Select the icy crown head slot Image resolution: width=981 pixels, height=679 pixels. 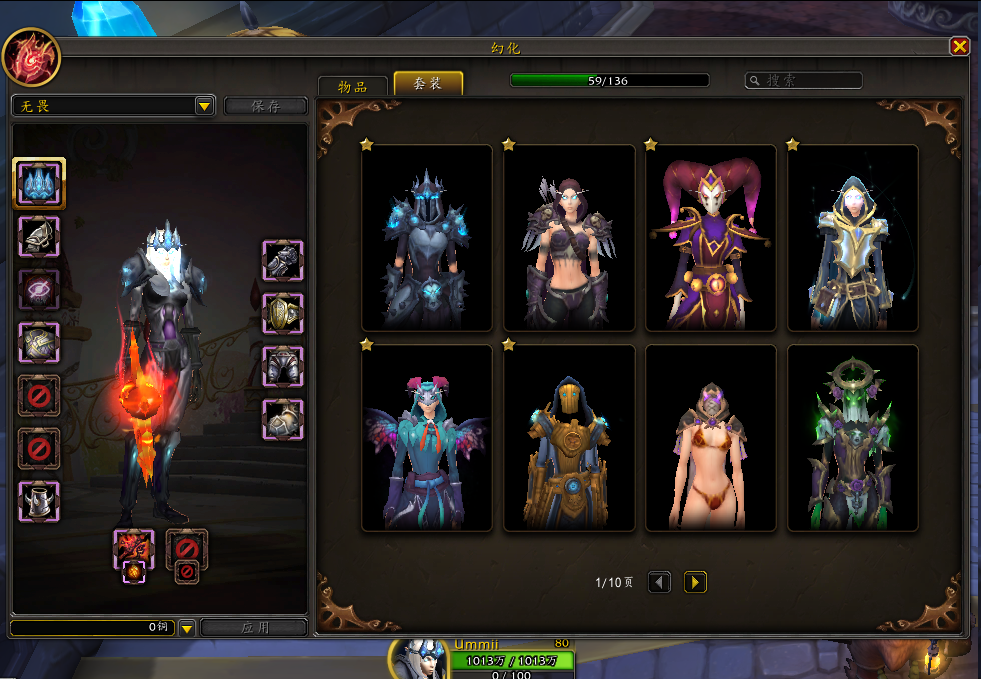(x=39, y=183)
